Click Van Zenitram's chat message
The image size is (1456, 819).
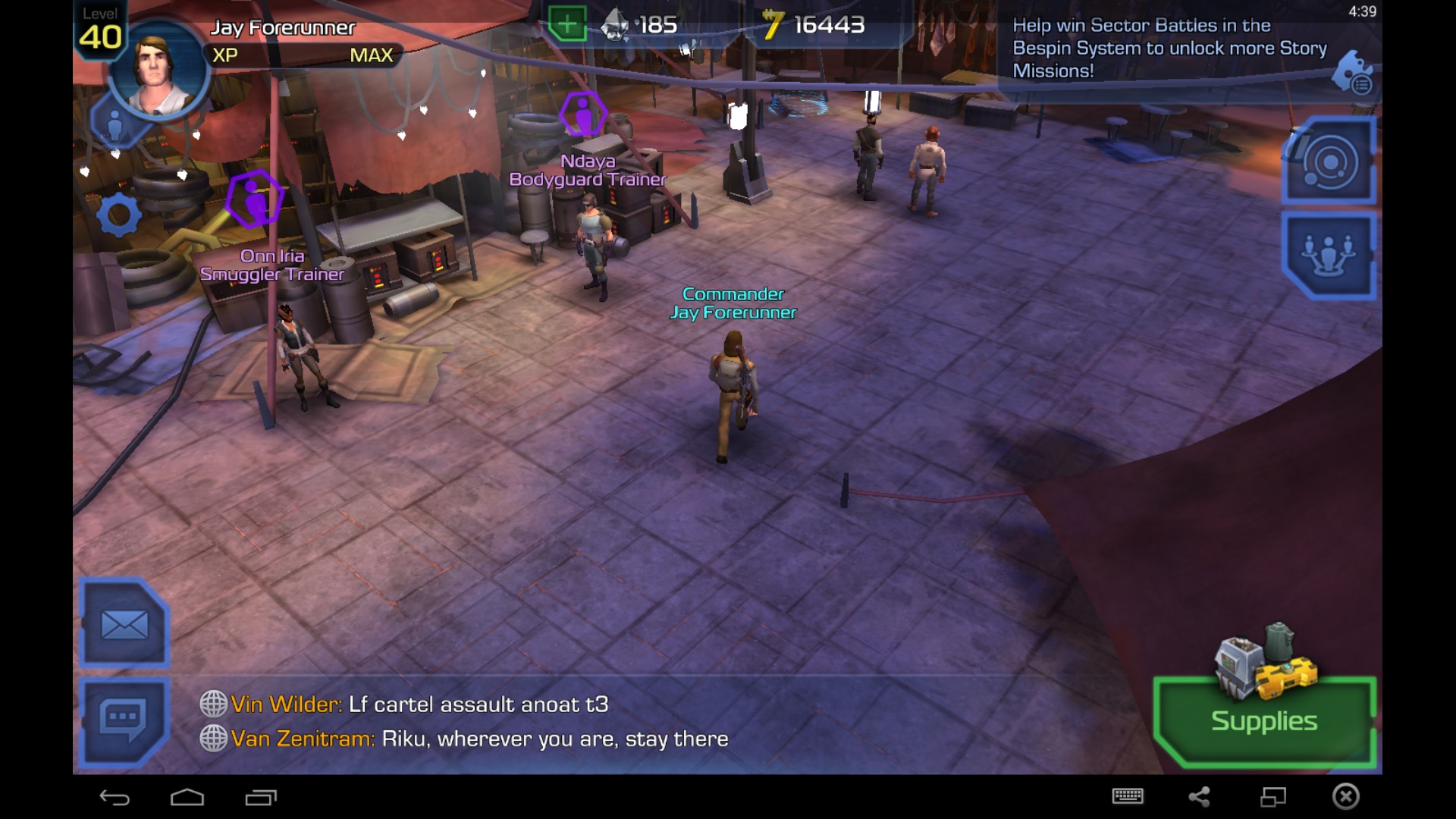pyautogui.click(x=479, y=739)
